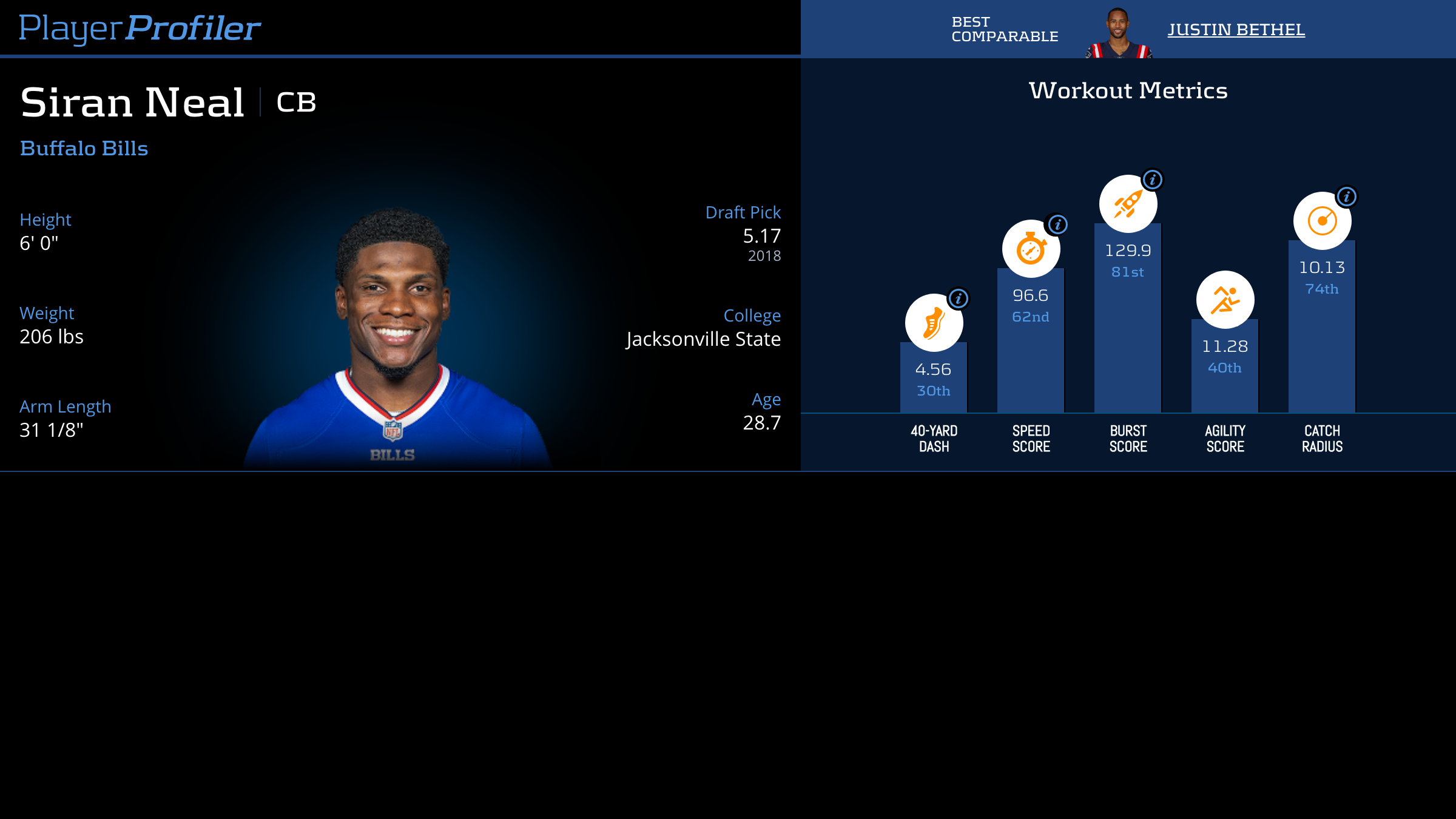Screen dimensions: 1456x819
Task: Open the PlayerProfiler home logo
Action: (x=140, y=28)
